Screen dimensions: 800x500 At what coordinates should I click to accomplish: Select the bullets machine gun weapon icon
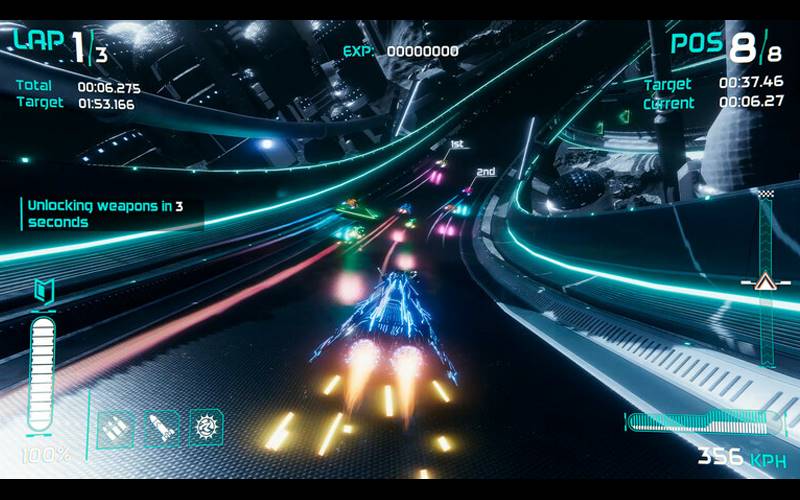(x=115, y=429)
